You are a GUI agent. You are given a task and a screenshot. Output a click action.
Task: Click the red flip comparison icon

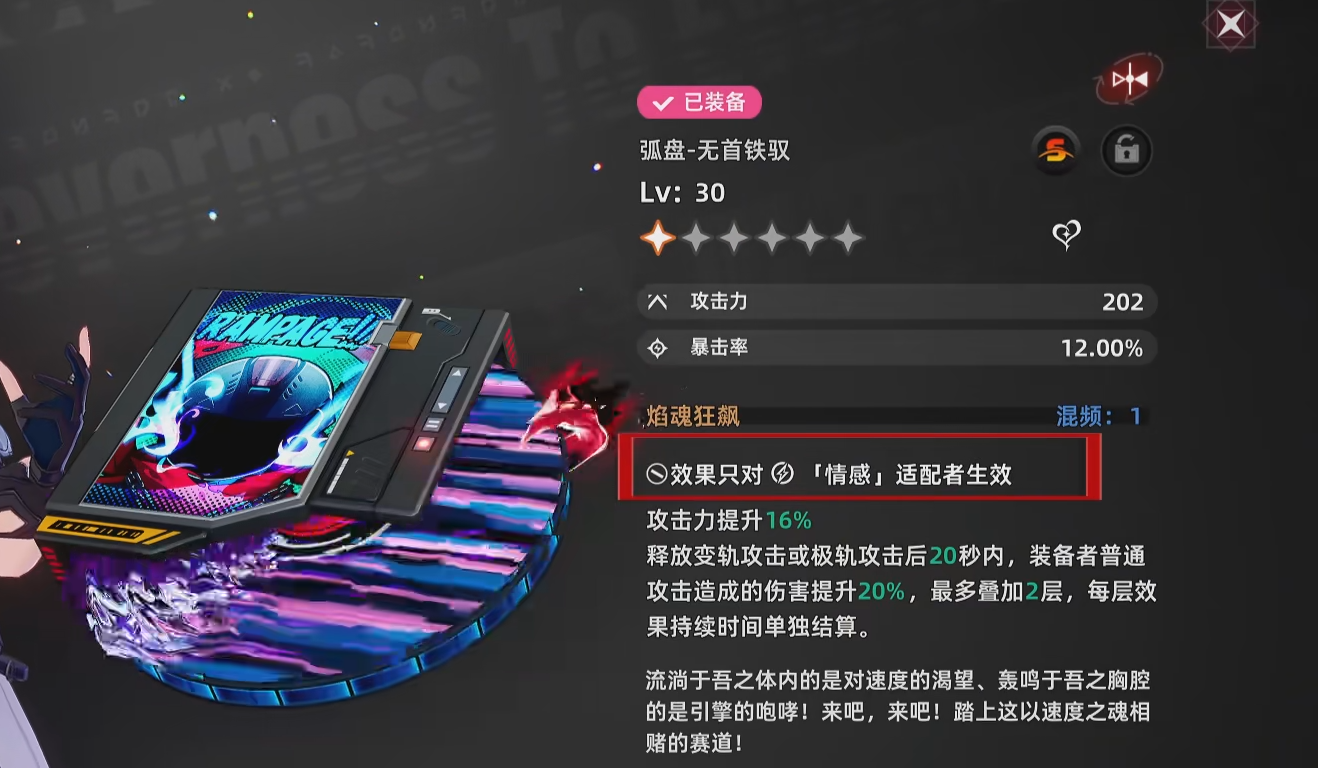tap(1129, 80)
